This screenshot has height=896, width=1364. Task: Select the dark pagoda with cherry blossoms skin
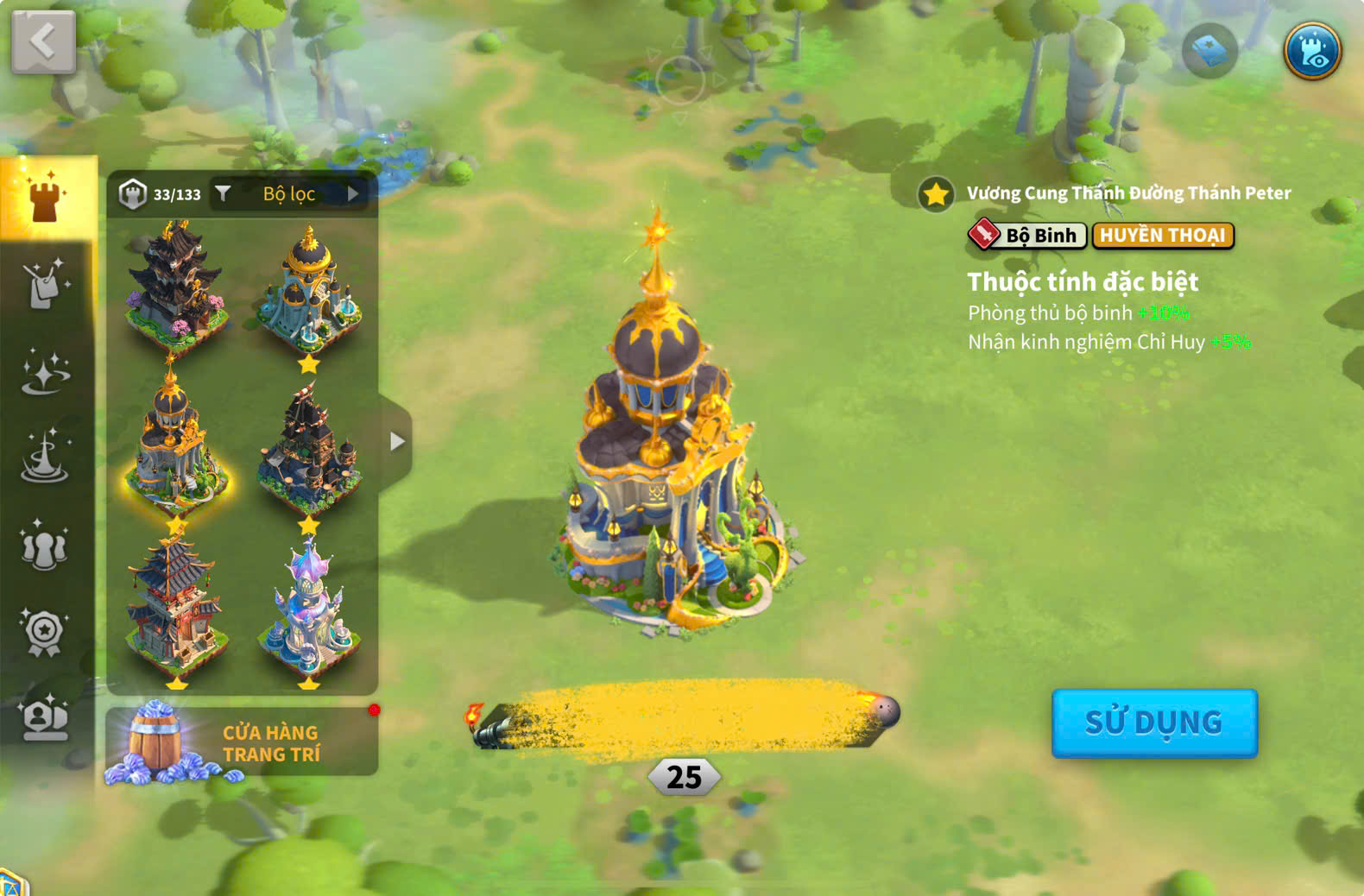(x=176, y=285)
